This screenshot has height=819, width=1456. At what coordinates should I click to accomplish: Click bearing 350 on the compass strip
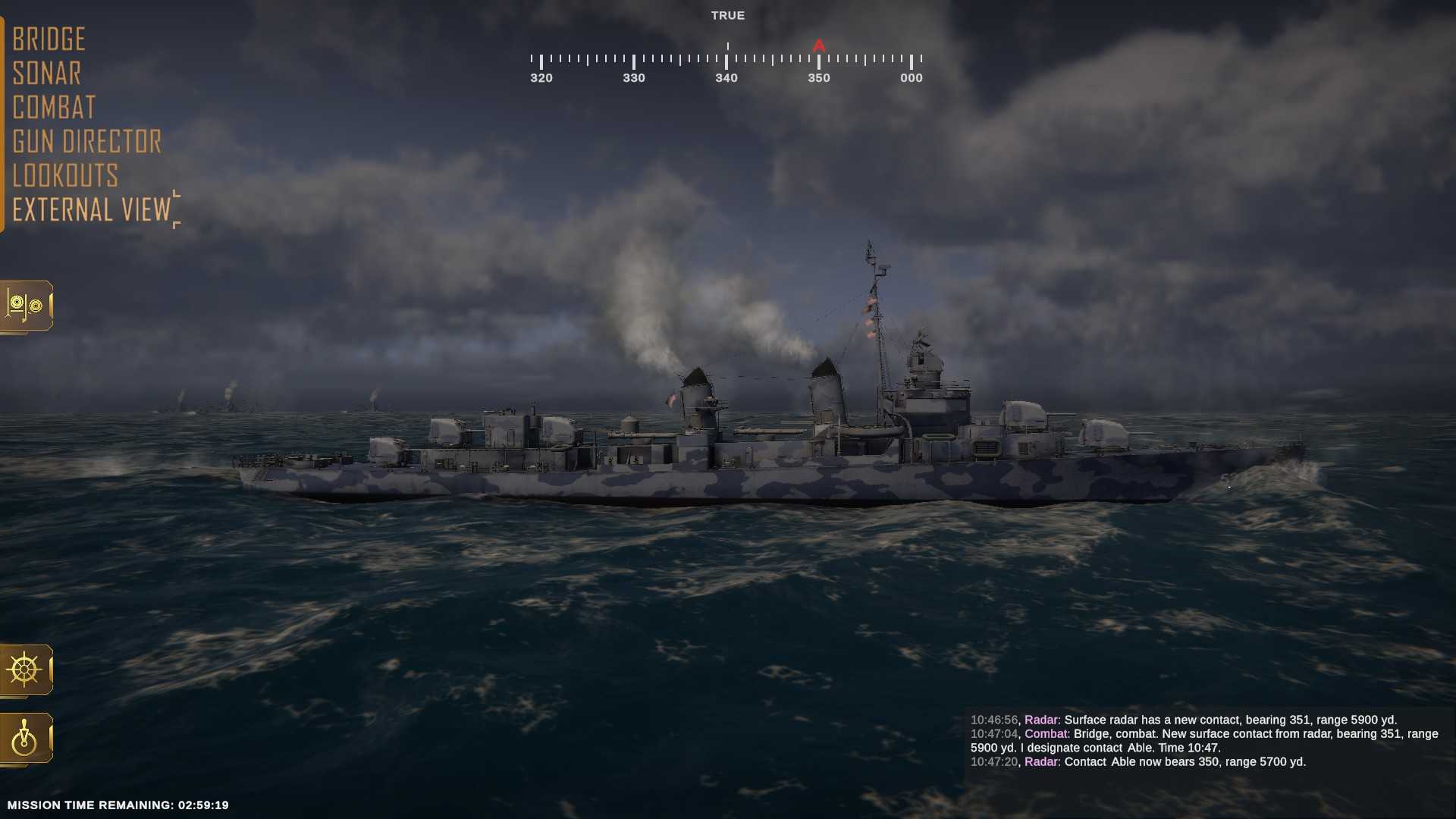817,77
